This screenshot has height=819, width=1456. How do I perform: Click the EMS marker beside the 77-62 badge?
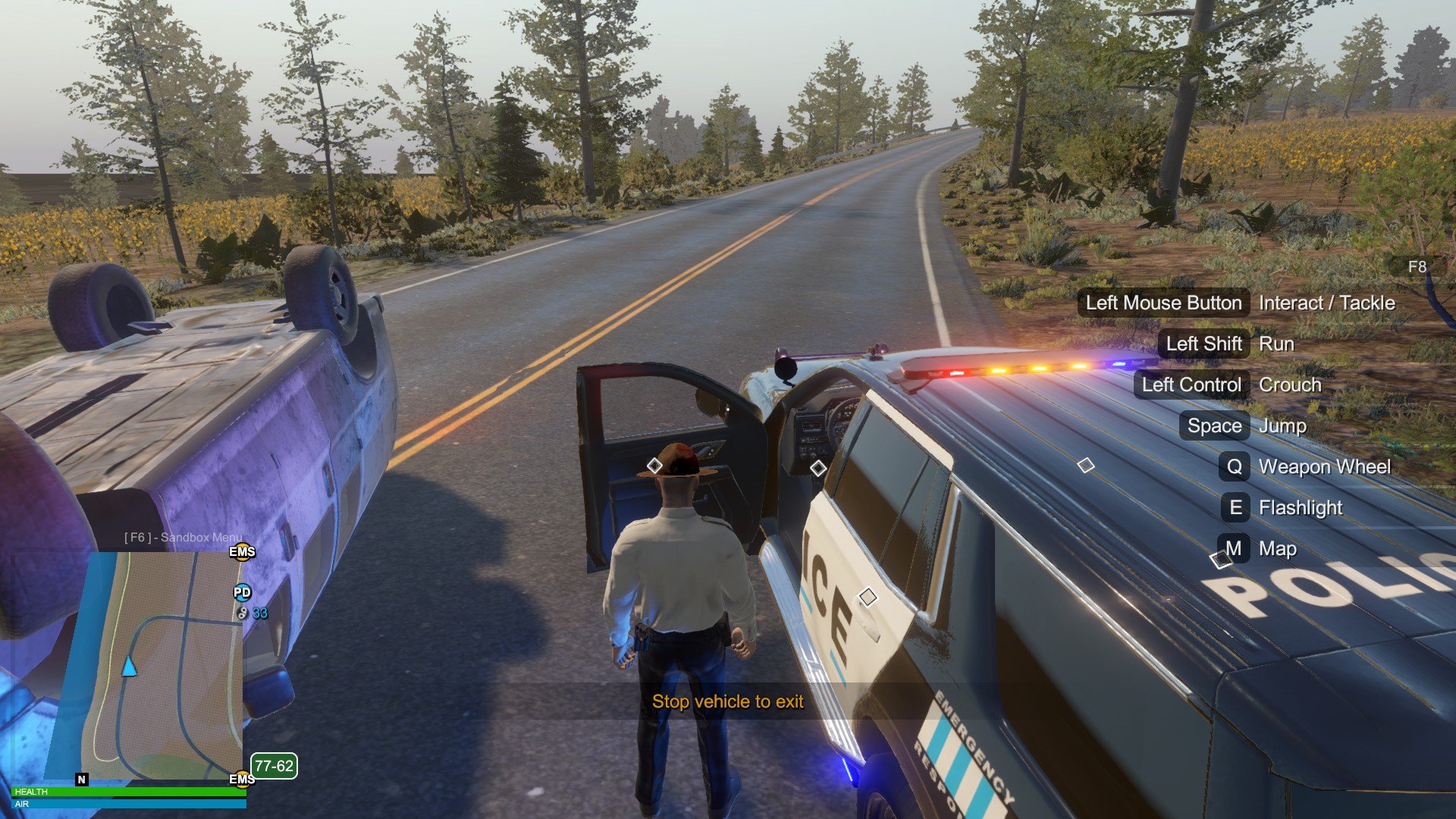pyautogui.click(x=242, y=779)
